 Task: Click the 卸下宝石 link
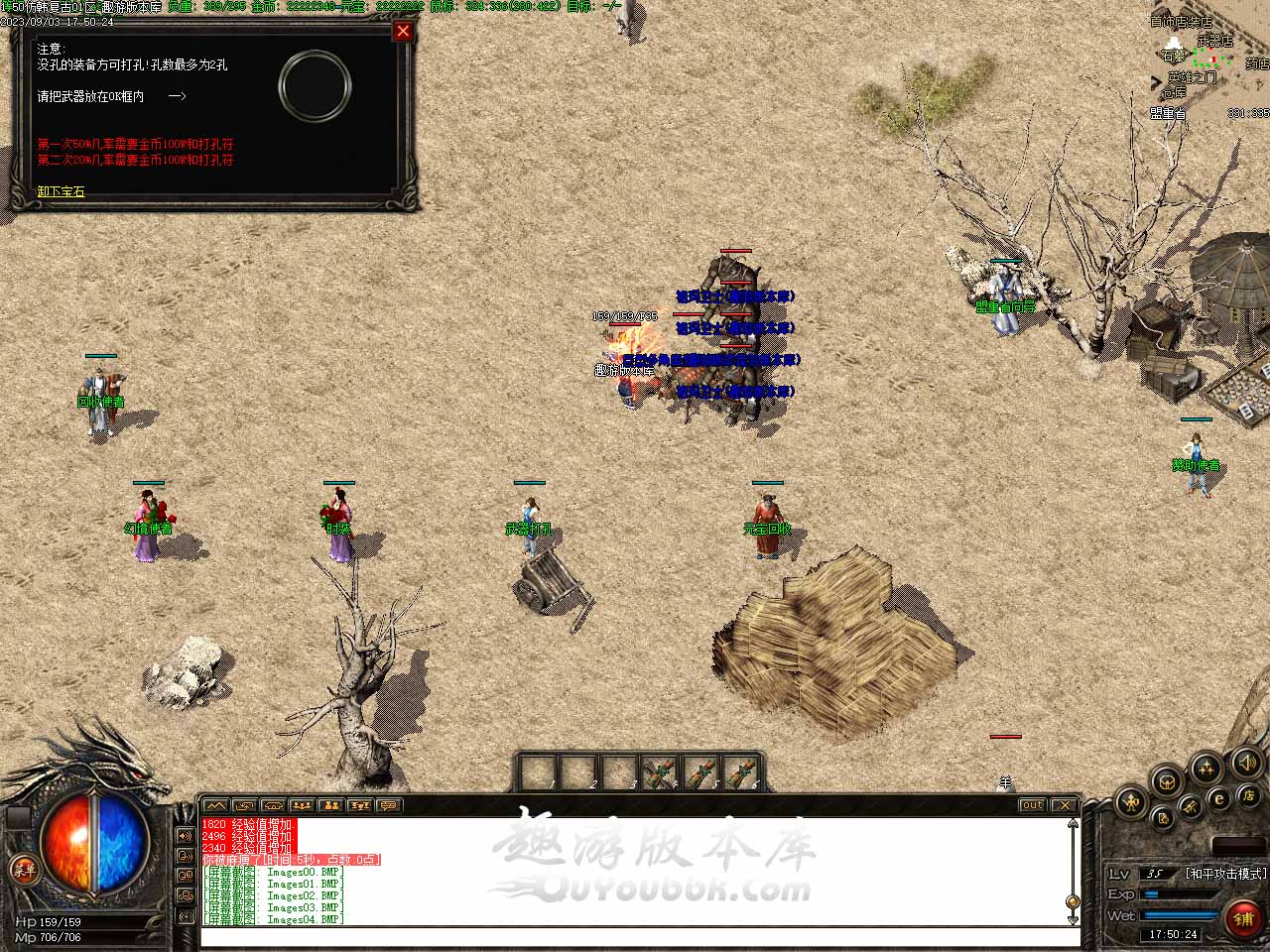coord(62,191)
